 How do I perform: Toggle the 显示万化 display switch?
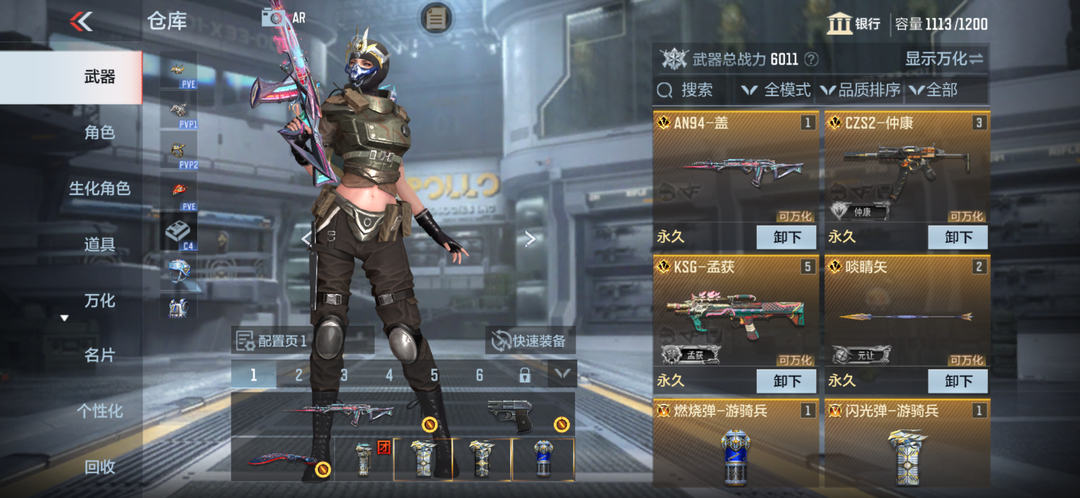tap(944, 59)
